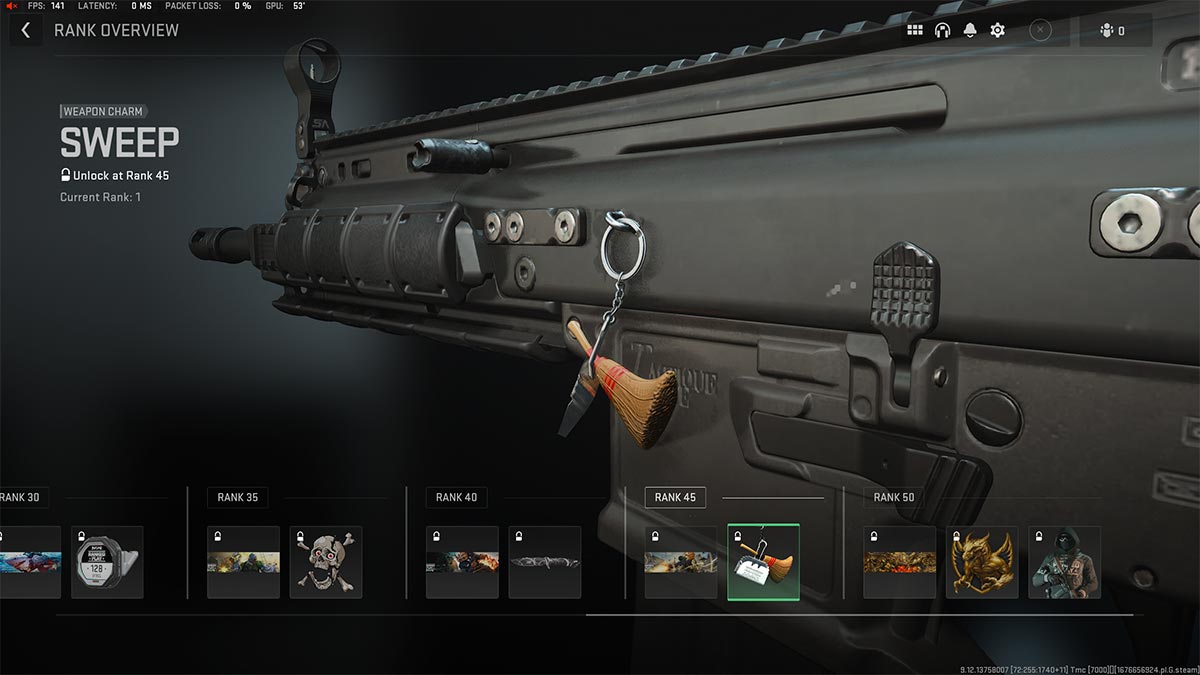The width and height of the screenshot is (1200, 675).
Task: Select the Rank 40 knife sticker reward
Action: tap(544, 563)
